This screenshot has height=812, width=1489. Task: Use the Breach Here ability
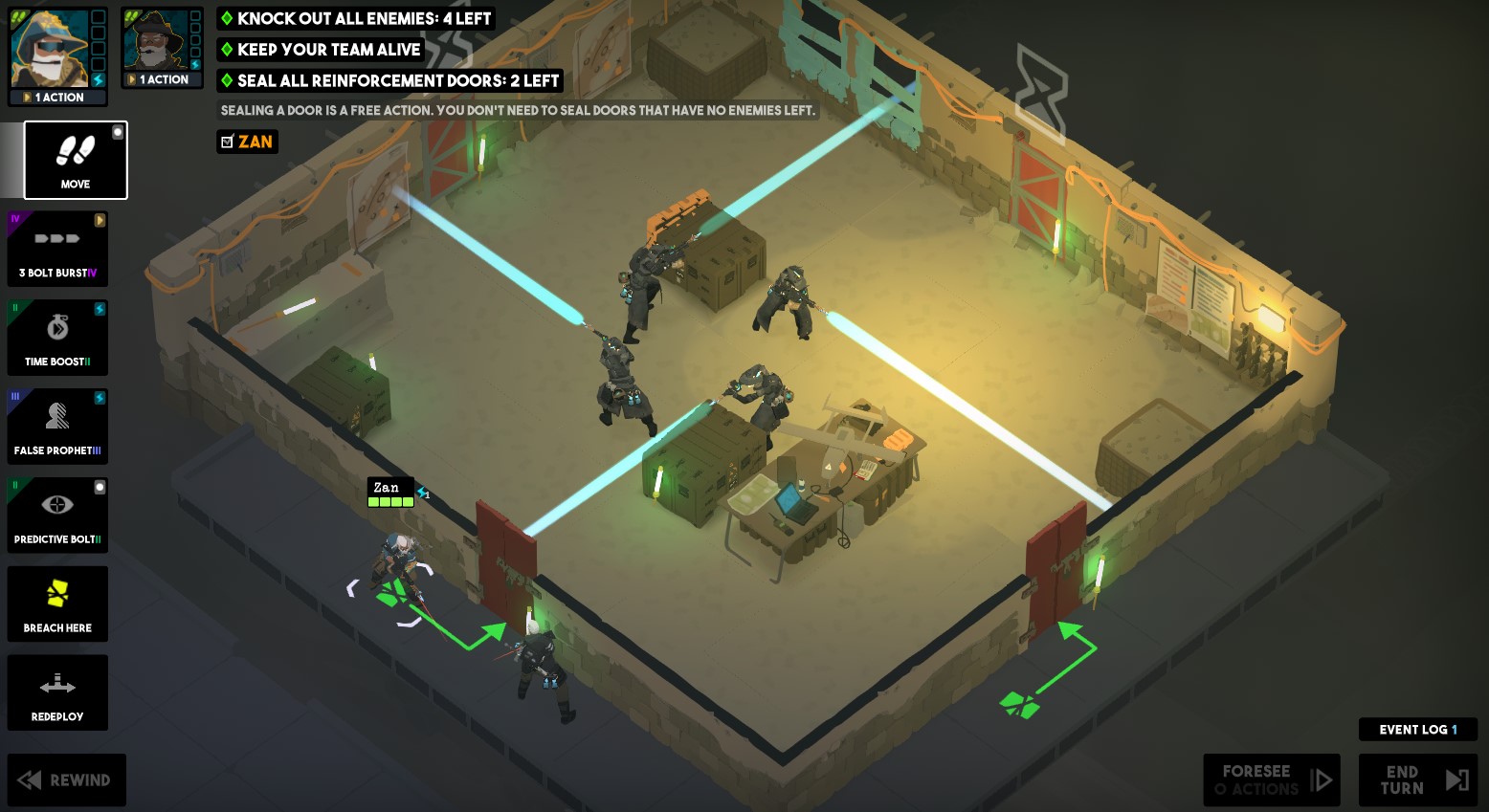(57, 604)
